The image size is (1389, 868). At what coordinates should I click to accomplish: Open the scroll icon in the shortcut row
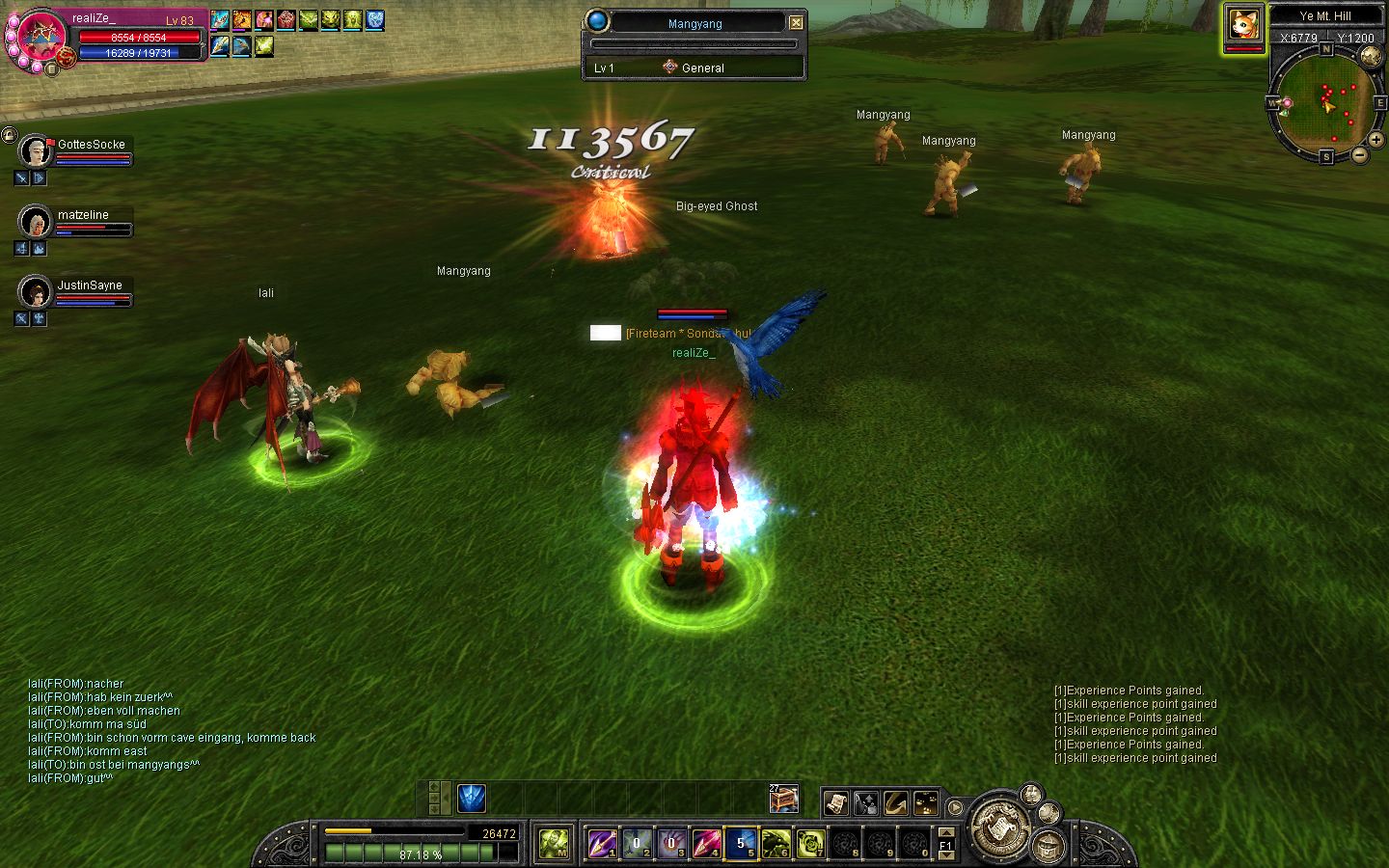(835, 802)
